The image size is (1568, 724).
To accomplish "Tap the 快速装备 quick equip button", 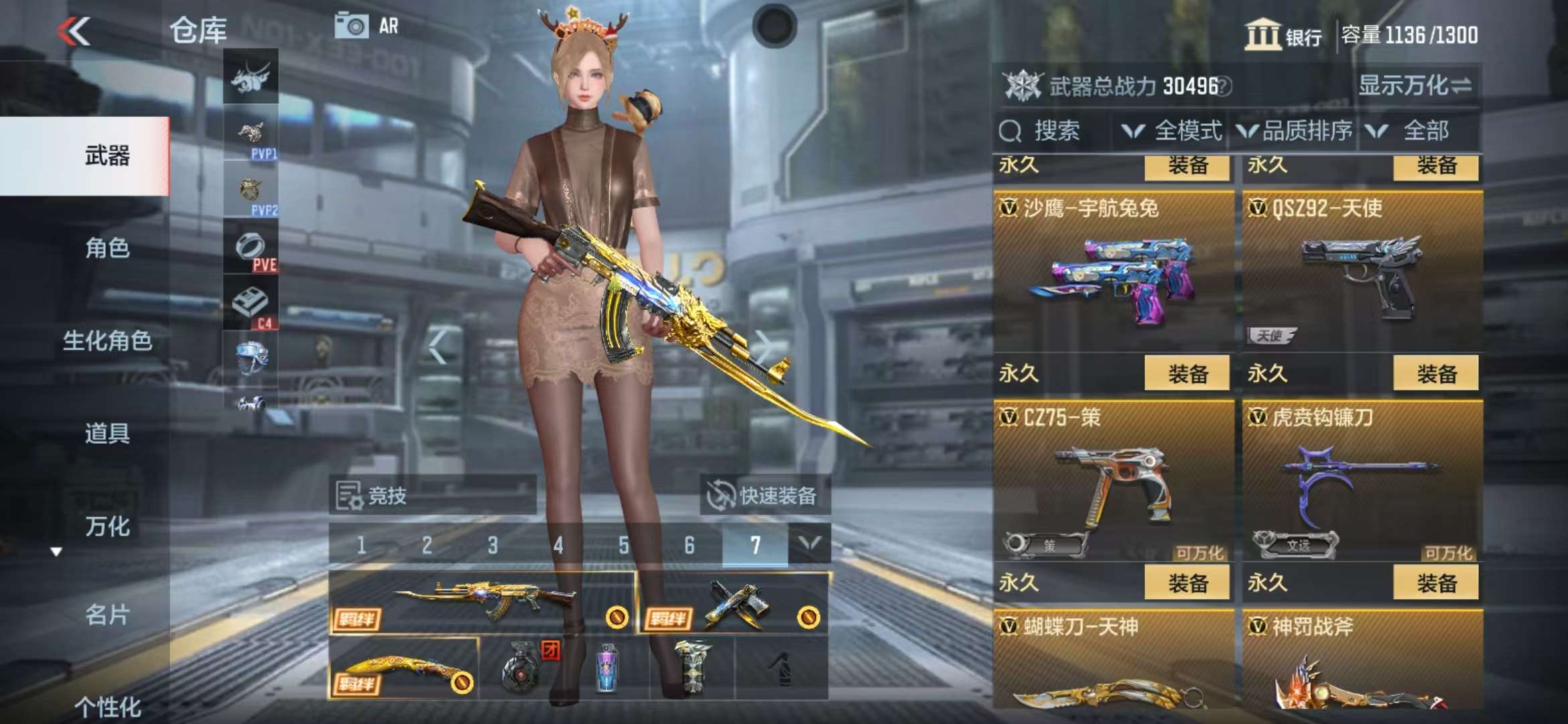I will [765, 496].
